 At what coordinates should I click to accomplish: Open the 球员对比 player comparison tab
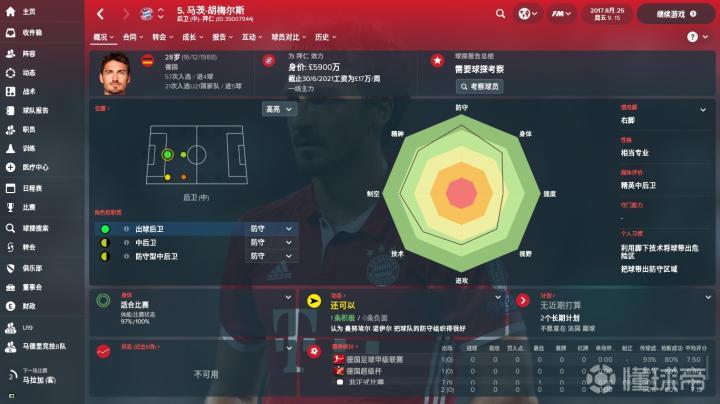coord(286,36)
